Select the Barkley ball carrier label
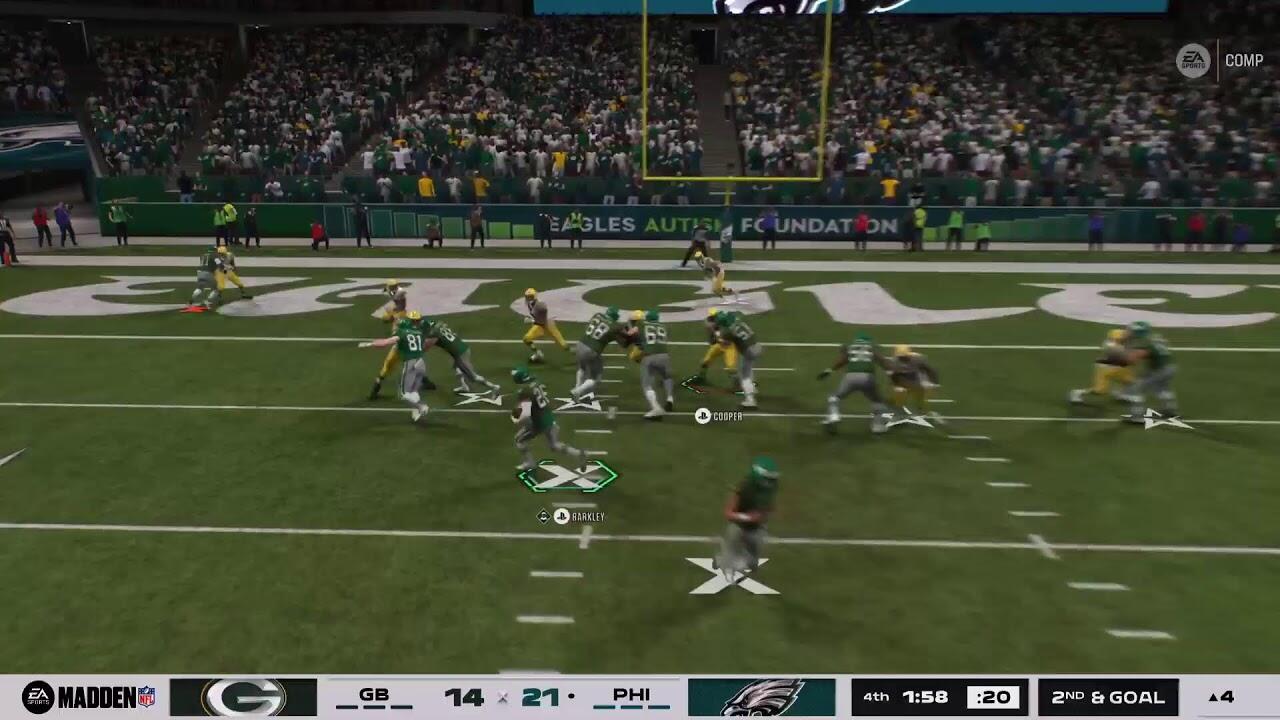1280x720 pixels. (577, 516)
